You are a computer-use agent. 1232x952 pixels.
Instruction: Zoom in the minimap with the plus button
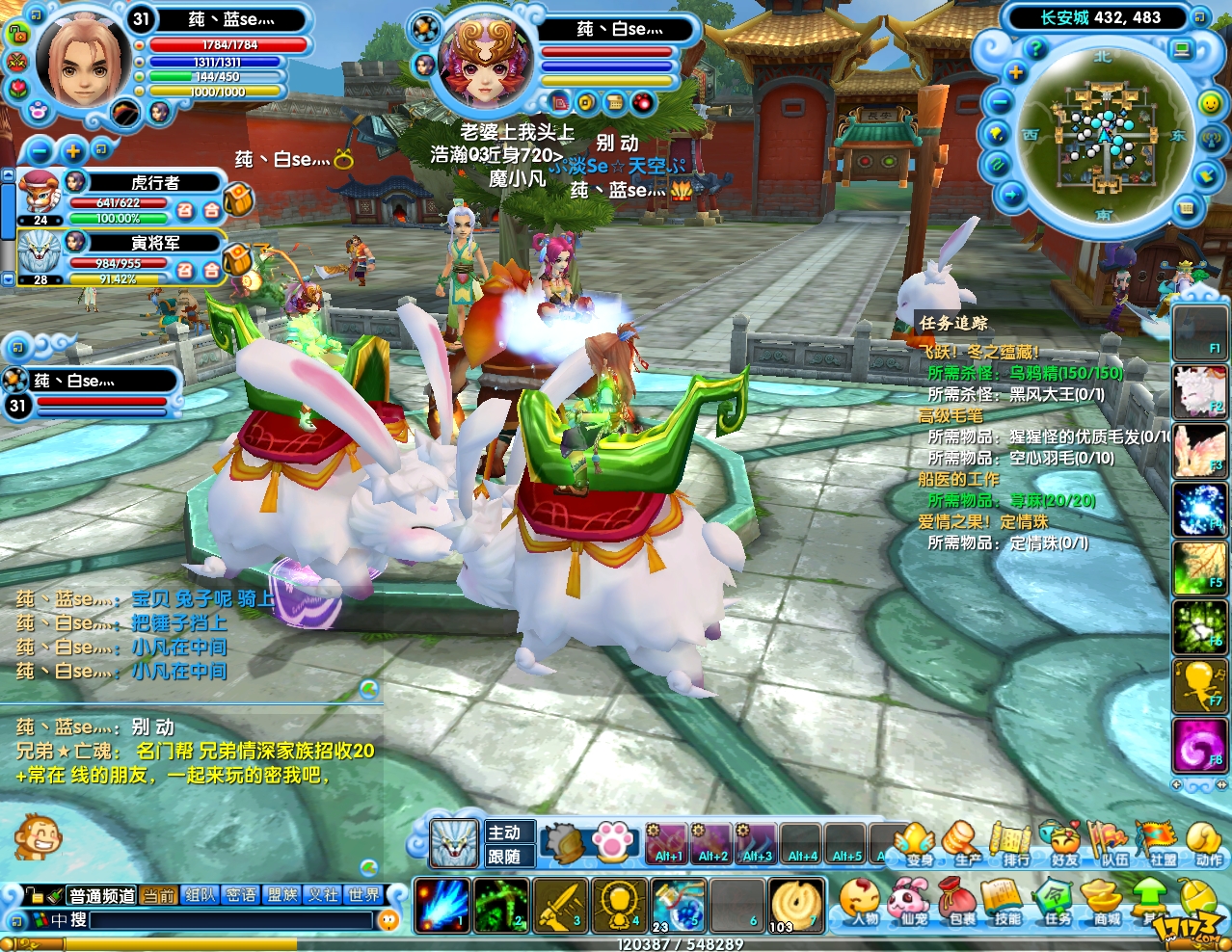point(1015,72)
